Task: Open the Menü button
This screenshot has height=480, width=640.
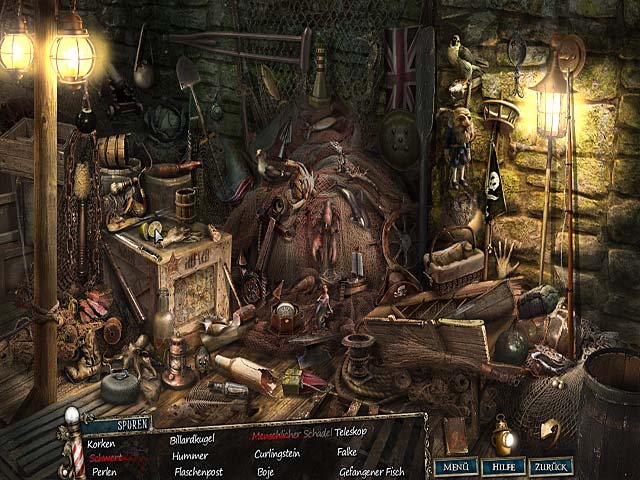Action: point(455,466)
